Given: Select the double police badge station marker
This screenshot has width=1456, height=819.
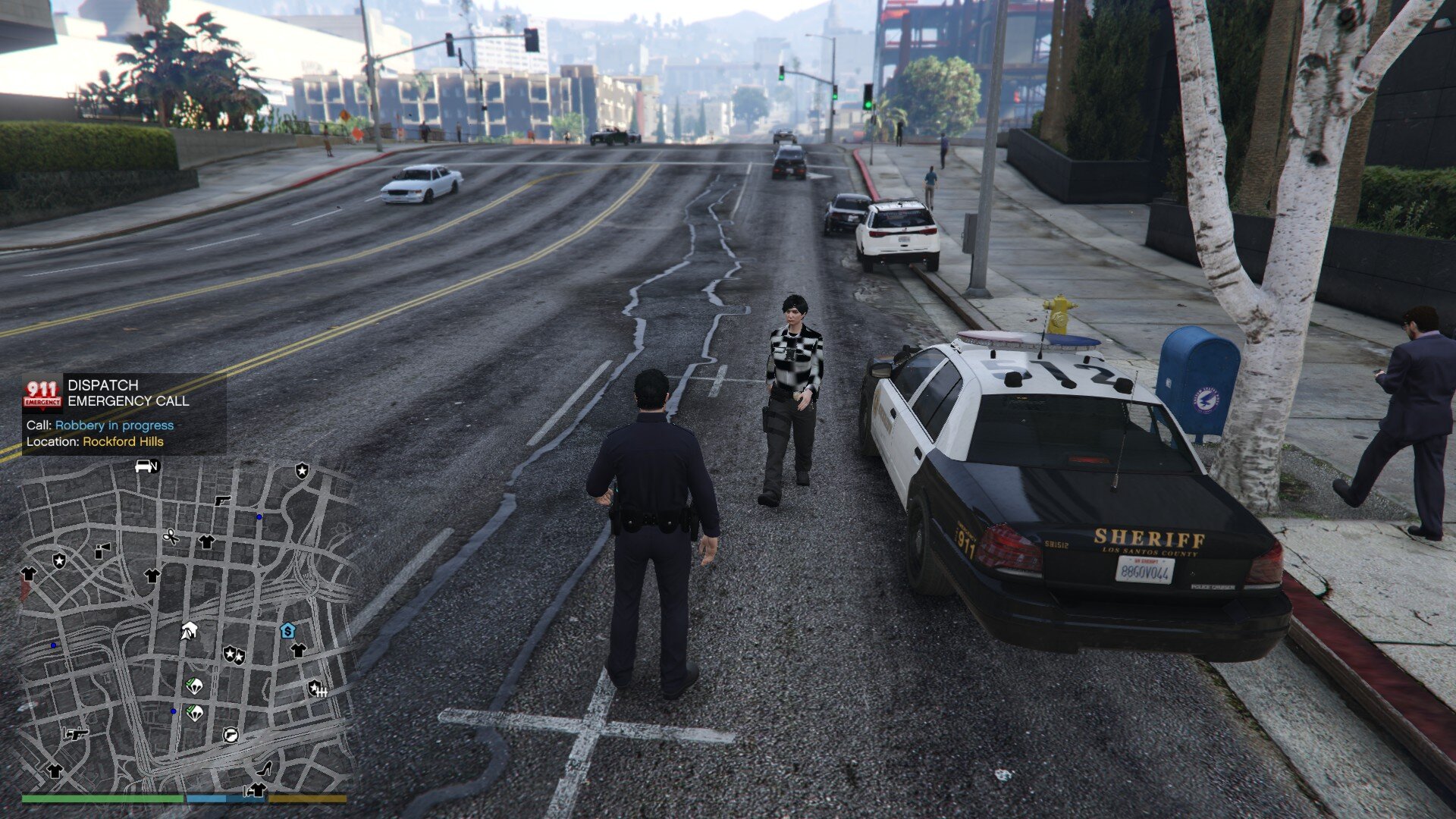Looking at the screenshot, I should tap(234, 654).
